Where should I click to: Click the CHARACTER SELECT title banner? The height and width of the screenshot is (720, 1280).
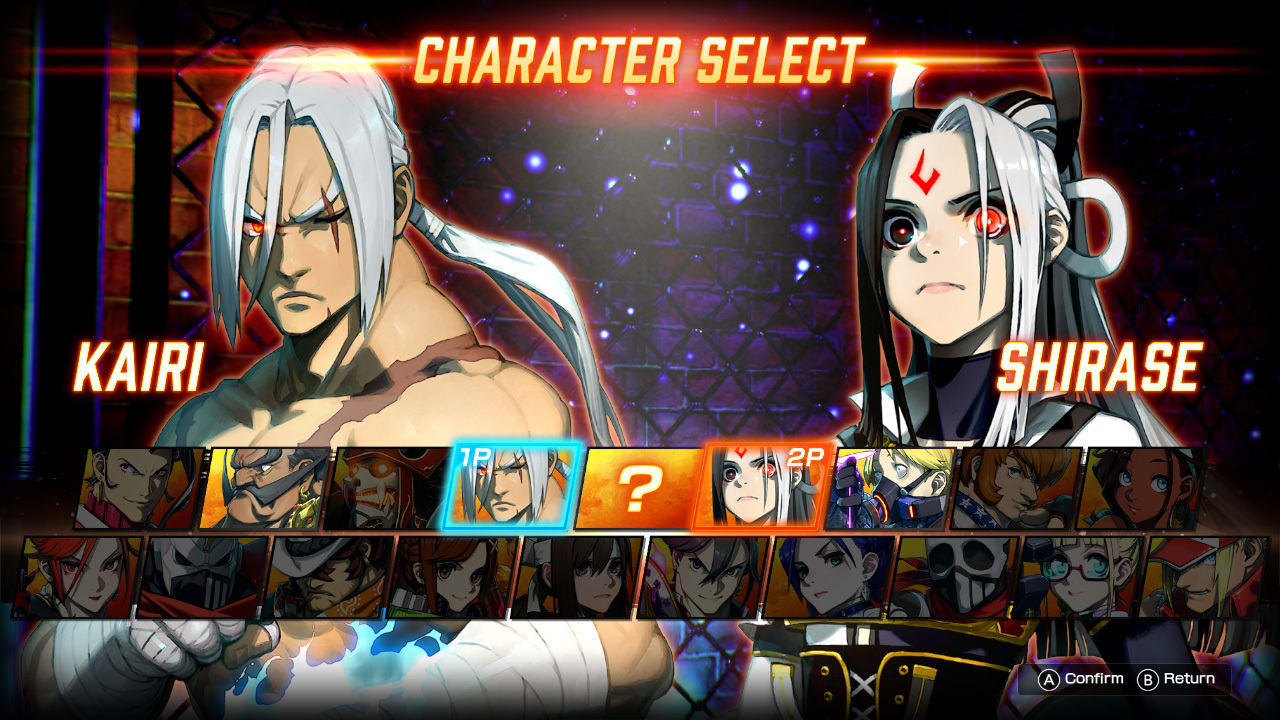pyautogui.click(x=640, y=58)
